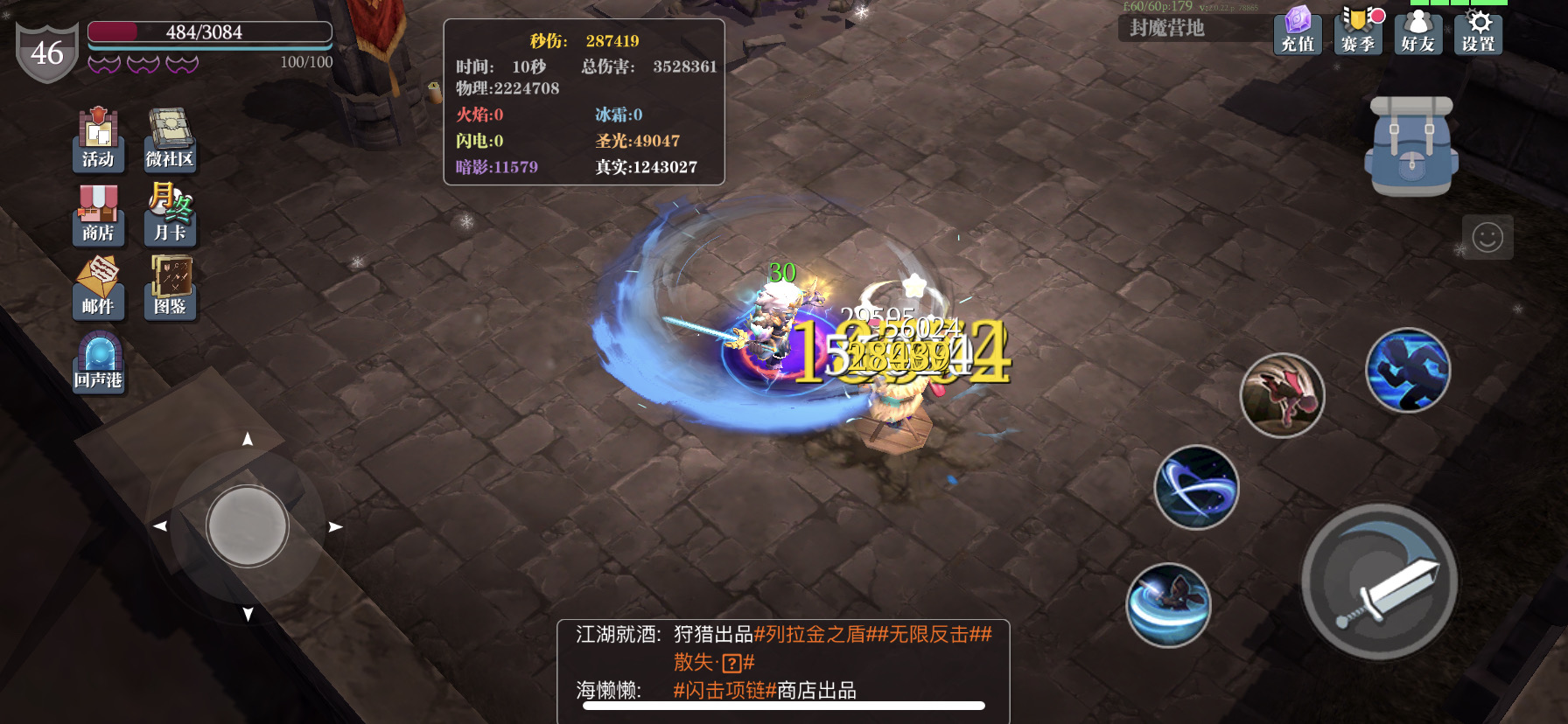Image resolution: width=1568 pixels, height=724 pixels.
Task: Enter the 回声港 (Echo Port) feature
Action: click(x=98, y=363)
